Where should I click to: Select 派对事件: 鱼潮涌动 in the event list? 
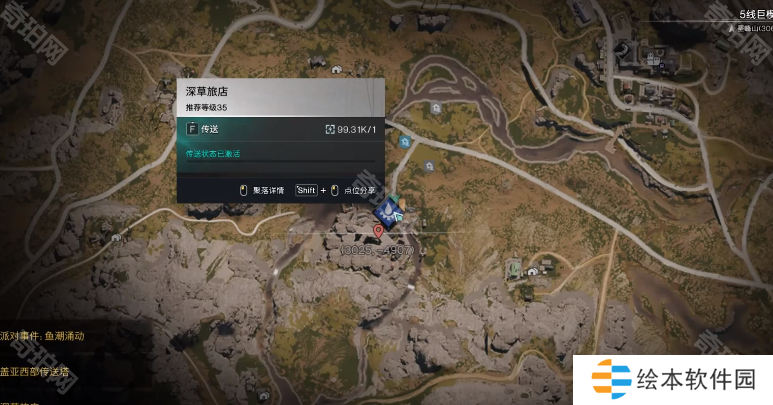point(42,336)
